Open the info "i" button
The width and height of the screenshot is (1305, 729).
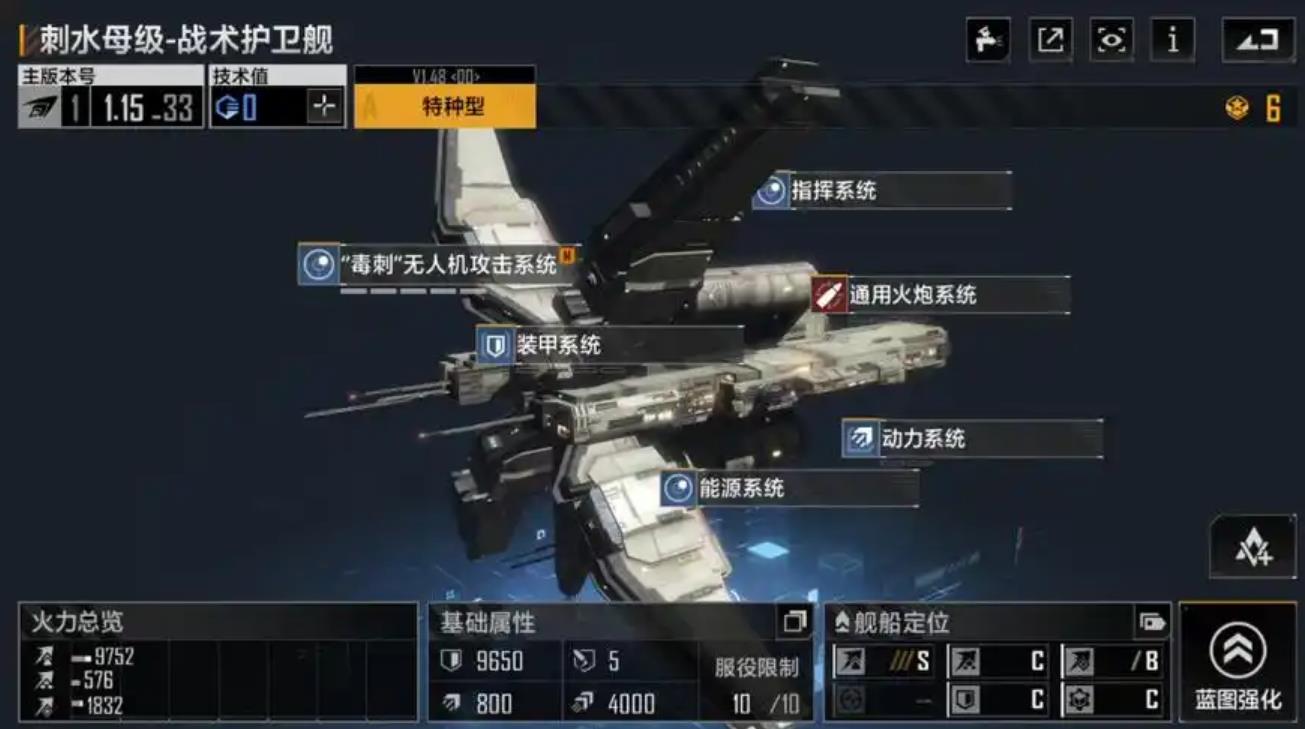[1172, 40]
